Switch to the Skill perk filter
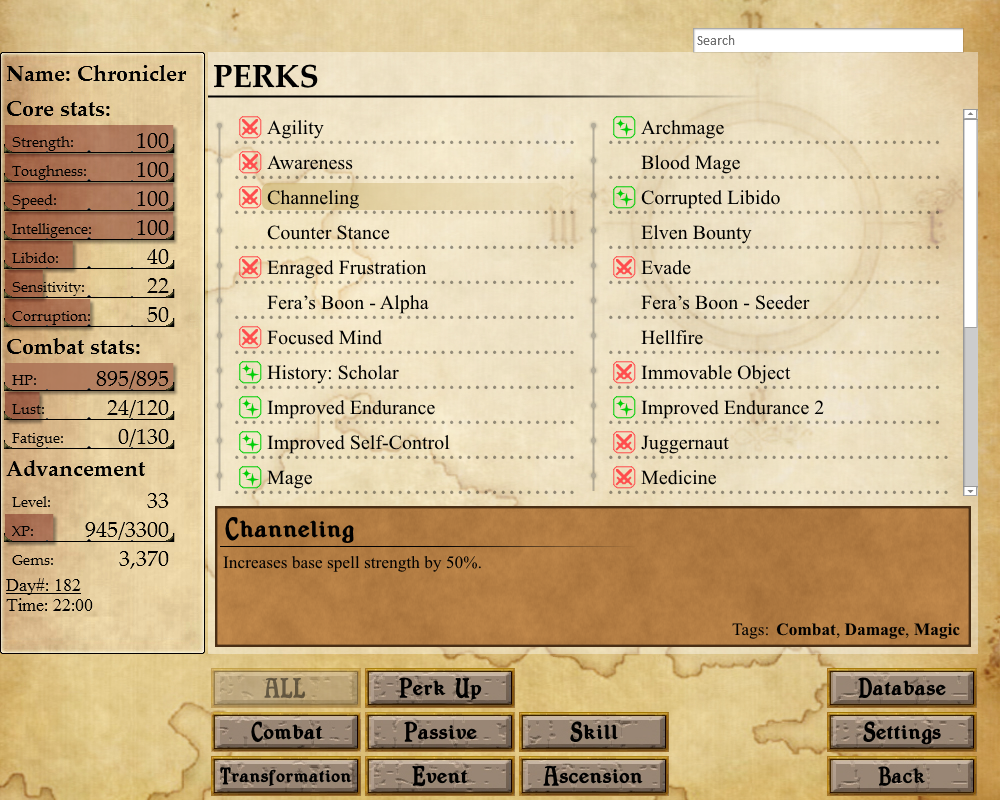 click(x=594, y=732)
